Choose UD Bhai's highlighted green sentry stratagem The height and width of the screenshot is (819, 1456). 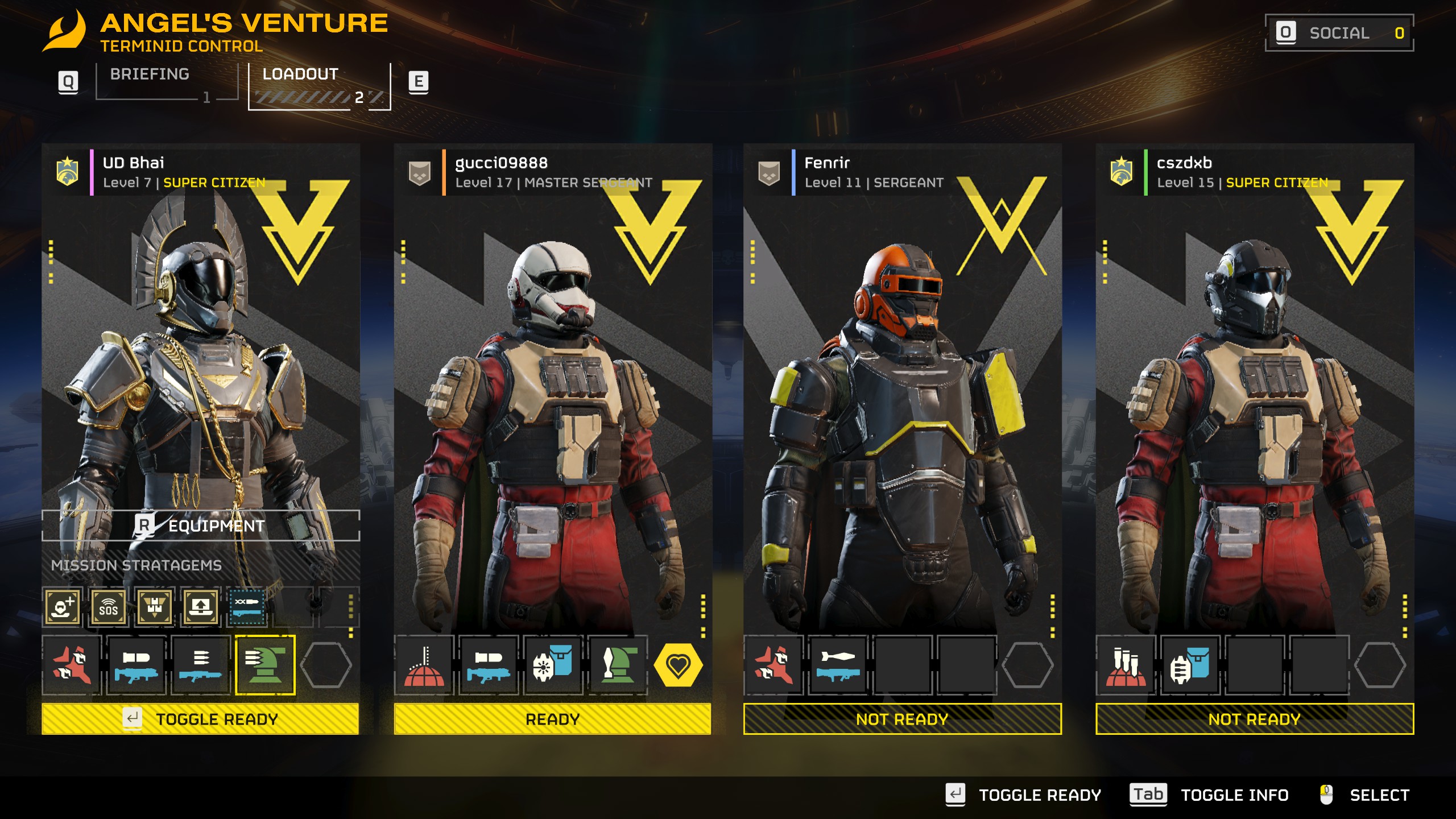pos(265,665)
